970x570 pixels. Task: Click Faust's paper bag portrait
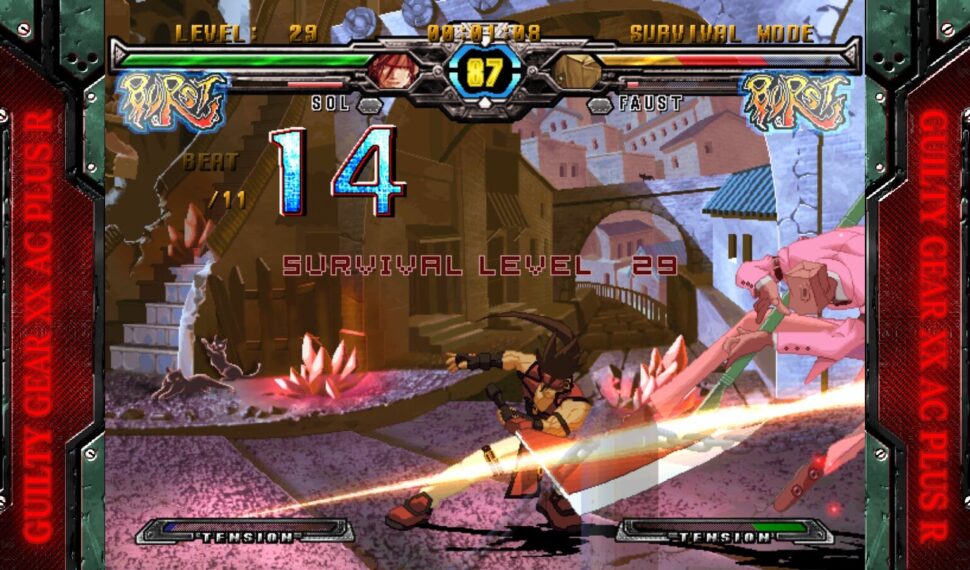tap(577, 72)
